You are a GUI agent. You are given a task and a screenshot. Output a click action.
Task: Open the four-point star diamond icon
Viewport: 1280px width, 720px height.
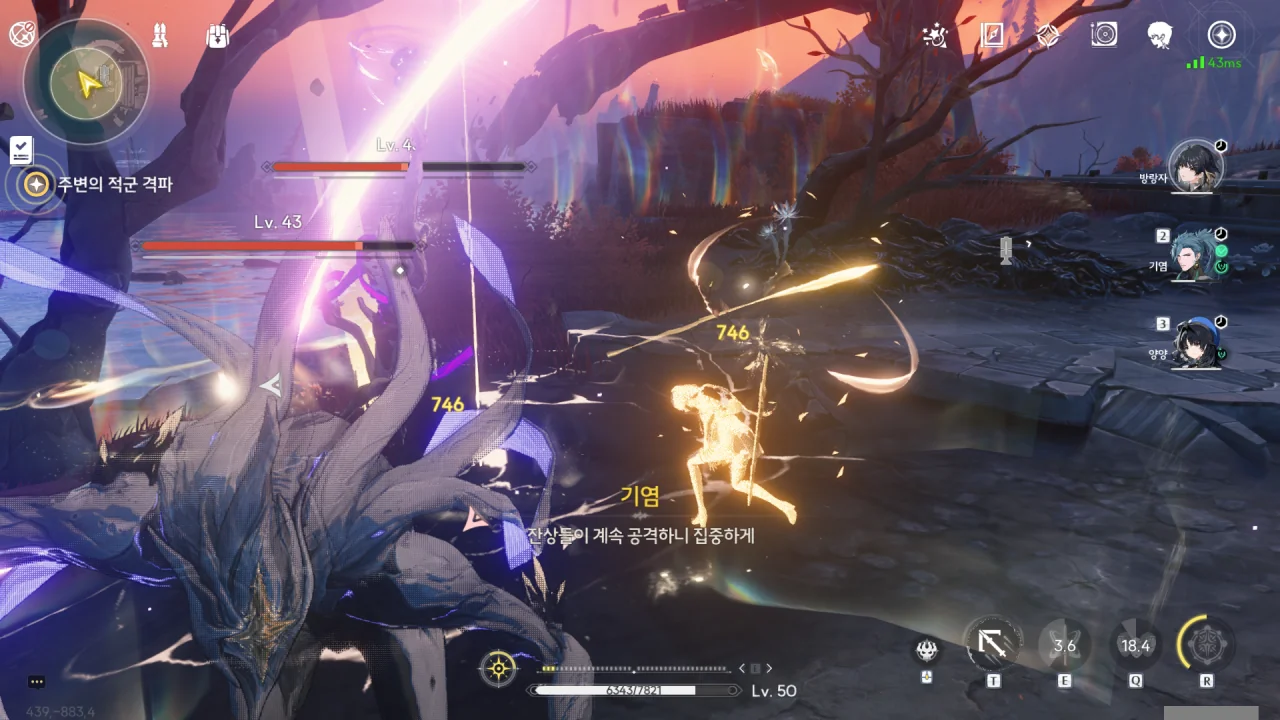(x=1047, y=35)
